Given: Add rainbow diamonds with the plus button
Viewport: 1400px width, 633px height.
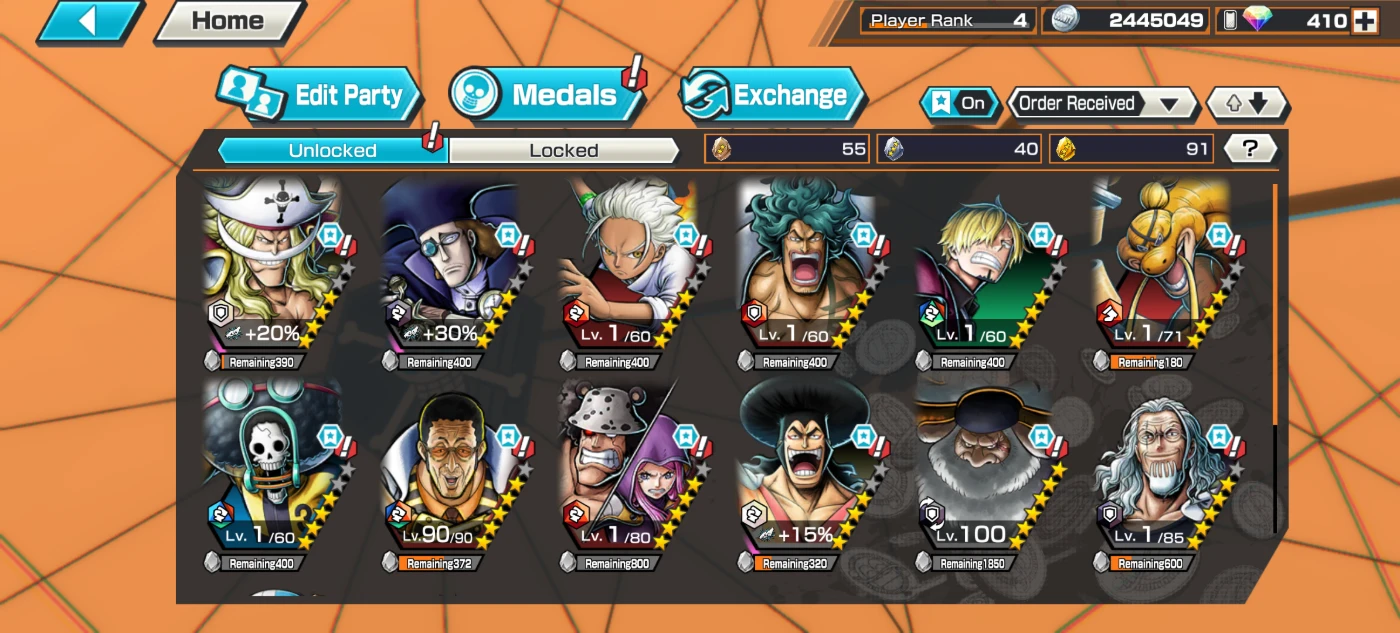Looking at the screenshot, I should click(x=1364, y=20).
